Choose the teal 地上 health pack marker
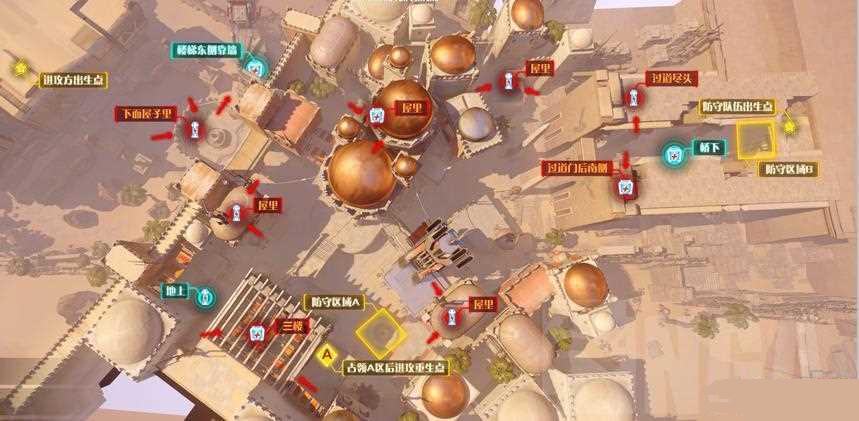The width and height of the screenshot is (859, 421). click(x=205, y=297)
